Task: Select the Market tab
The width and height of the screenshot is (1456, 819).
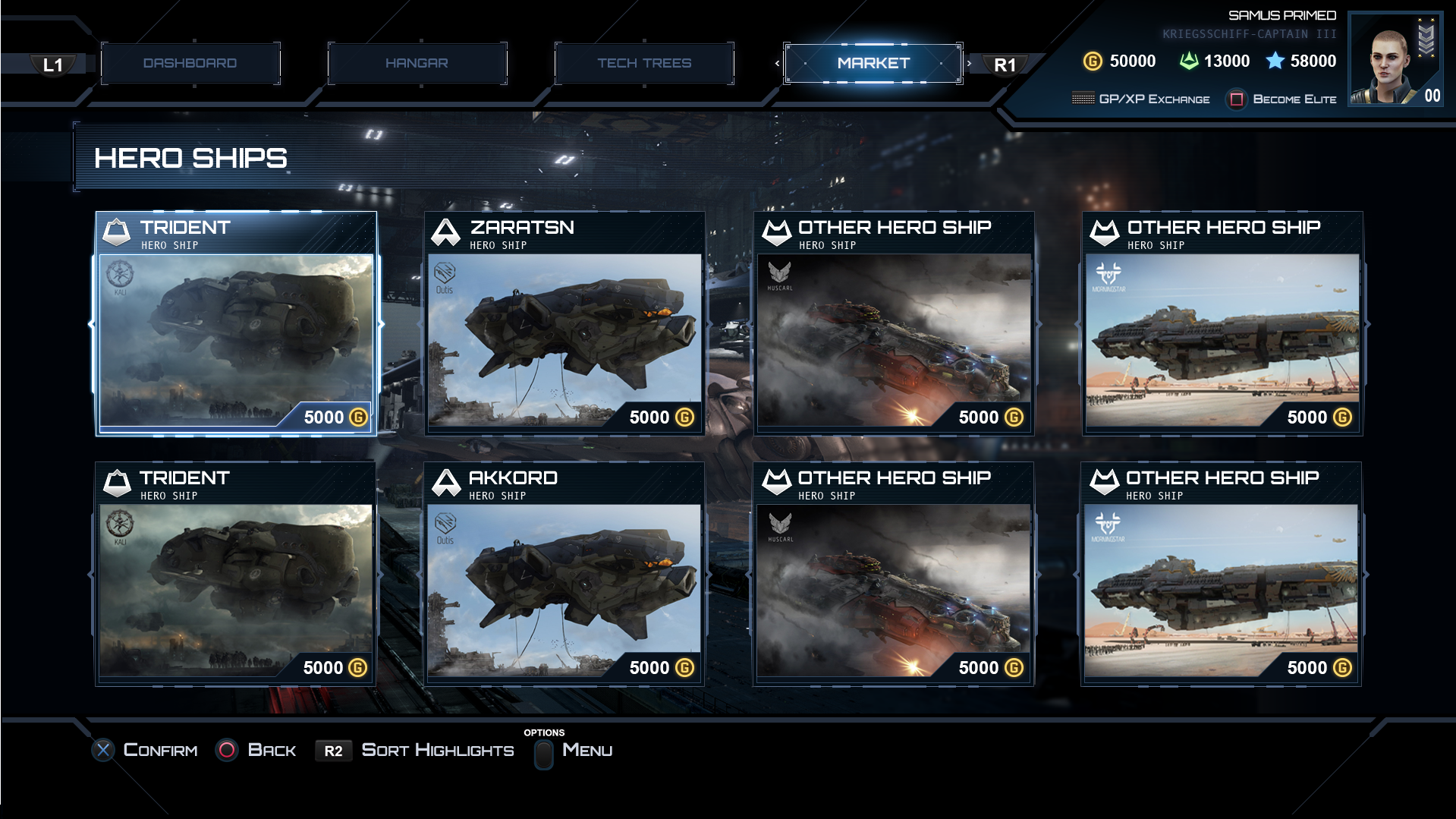Action: click(x=873, y=63)
